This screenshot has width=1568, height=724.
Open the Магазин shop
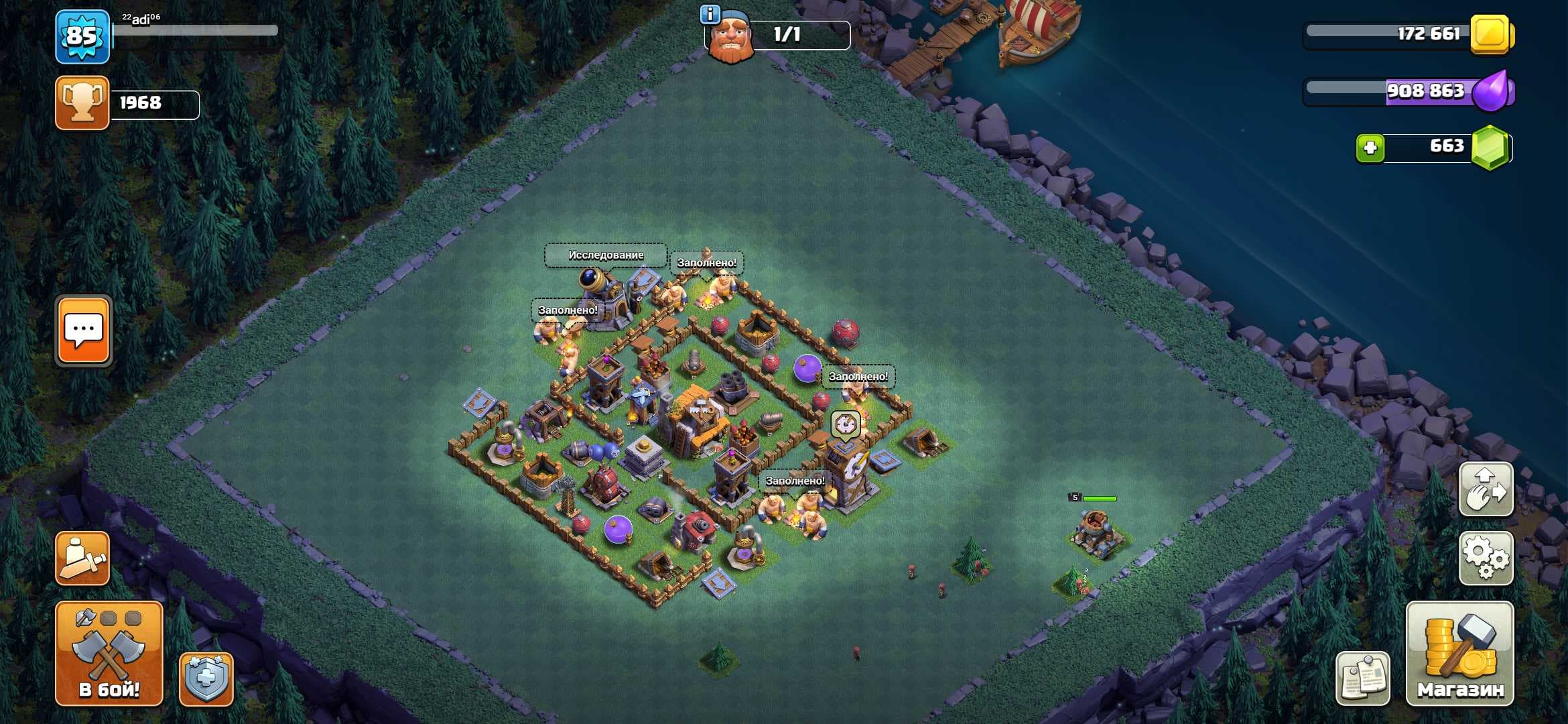click(x=1459, y=653)
